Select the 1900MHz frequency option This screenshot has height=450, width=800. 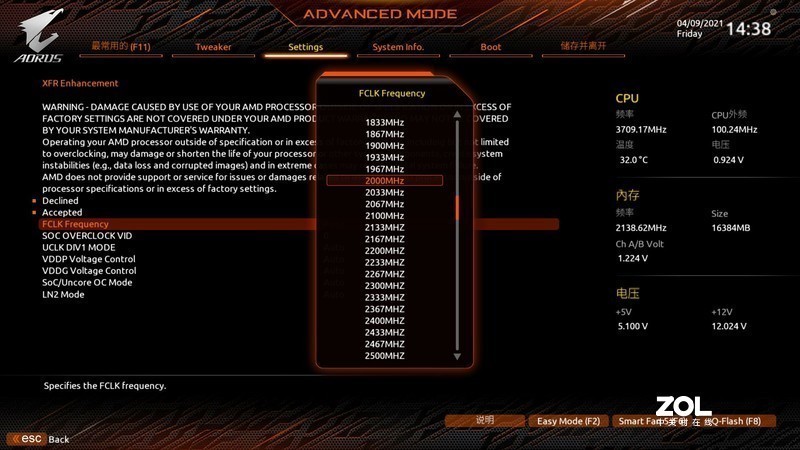click(x=384, y=145)
